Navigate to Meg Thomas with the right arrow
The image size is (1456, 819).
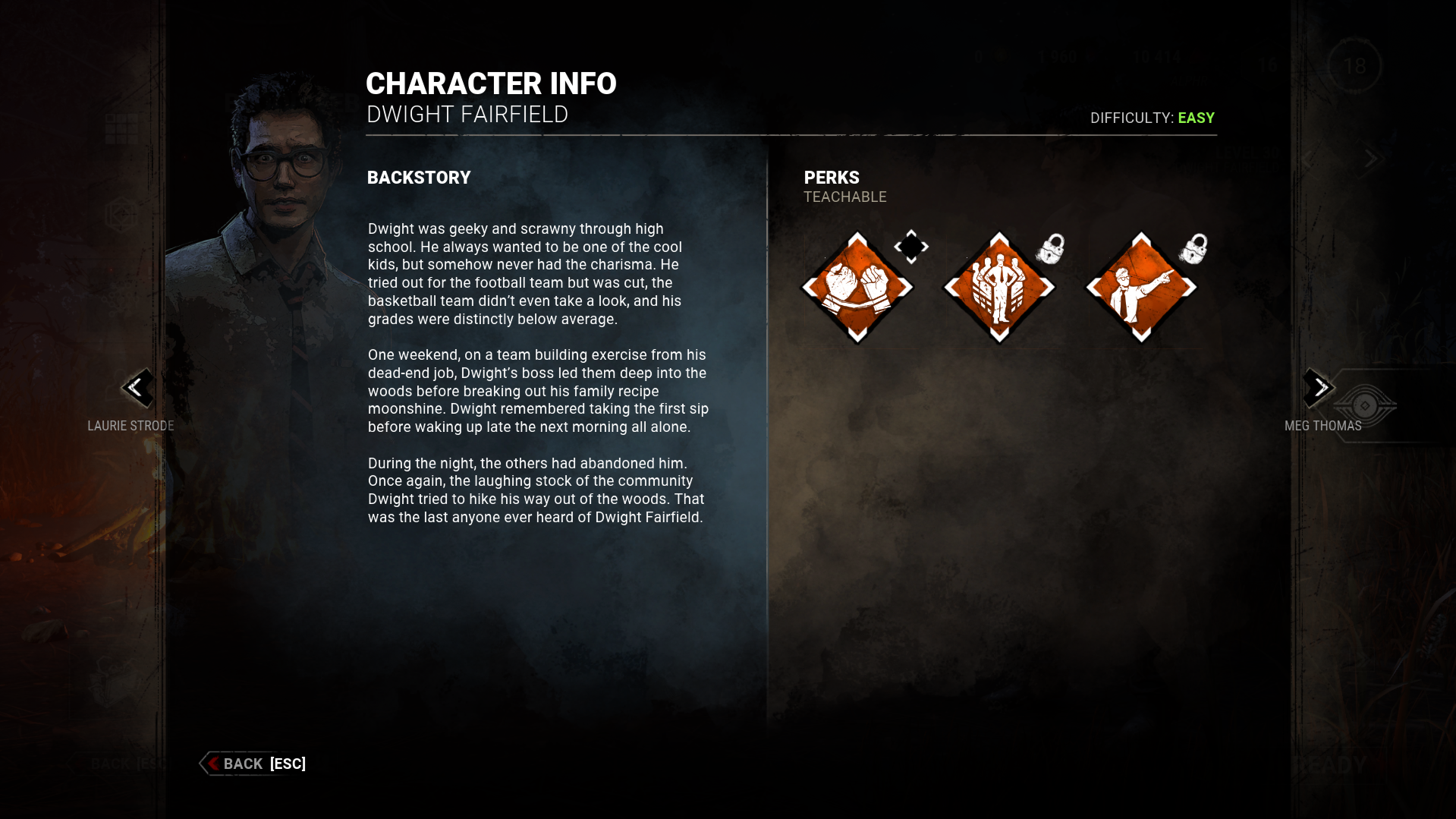(x=1319, y=389)
